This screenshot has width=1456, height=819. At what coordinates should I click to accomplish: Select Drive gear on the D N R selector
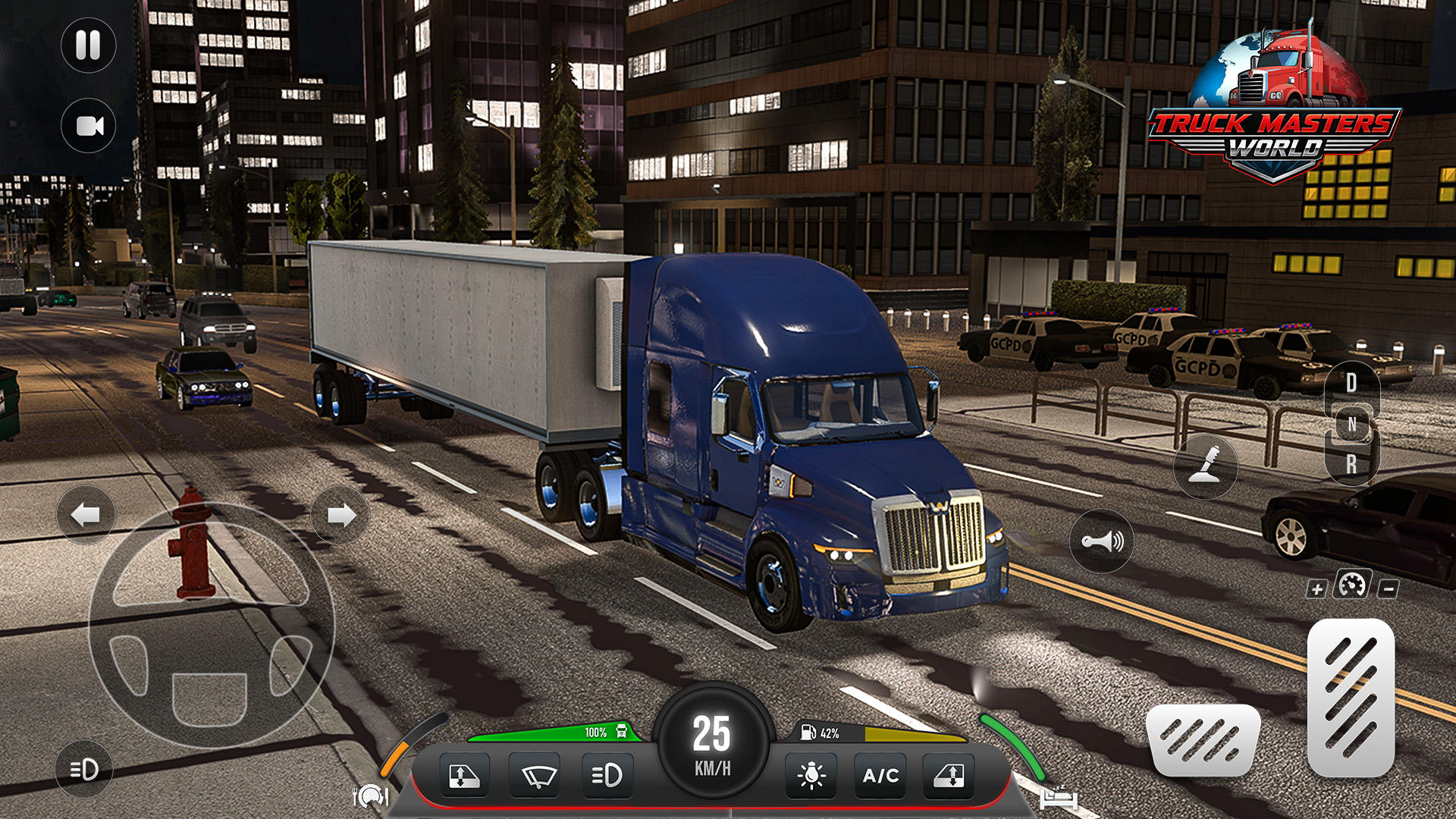click(1351, 381)
